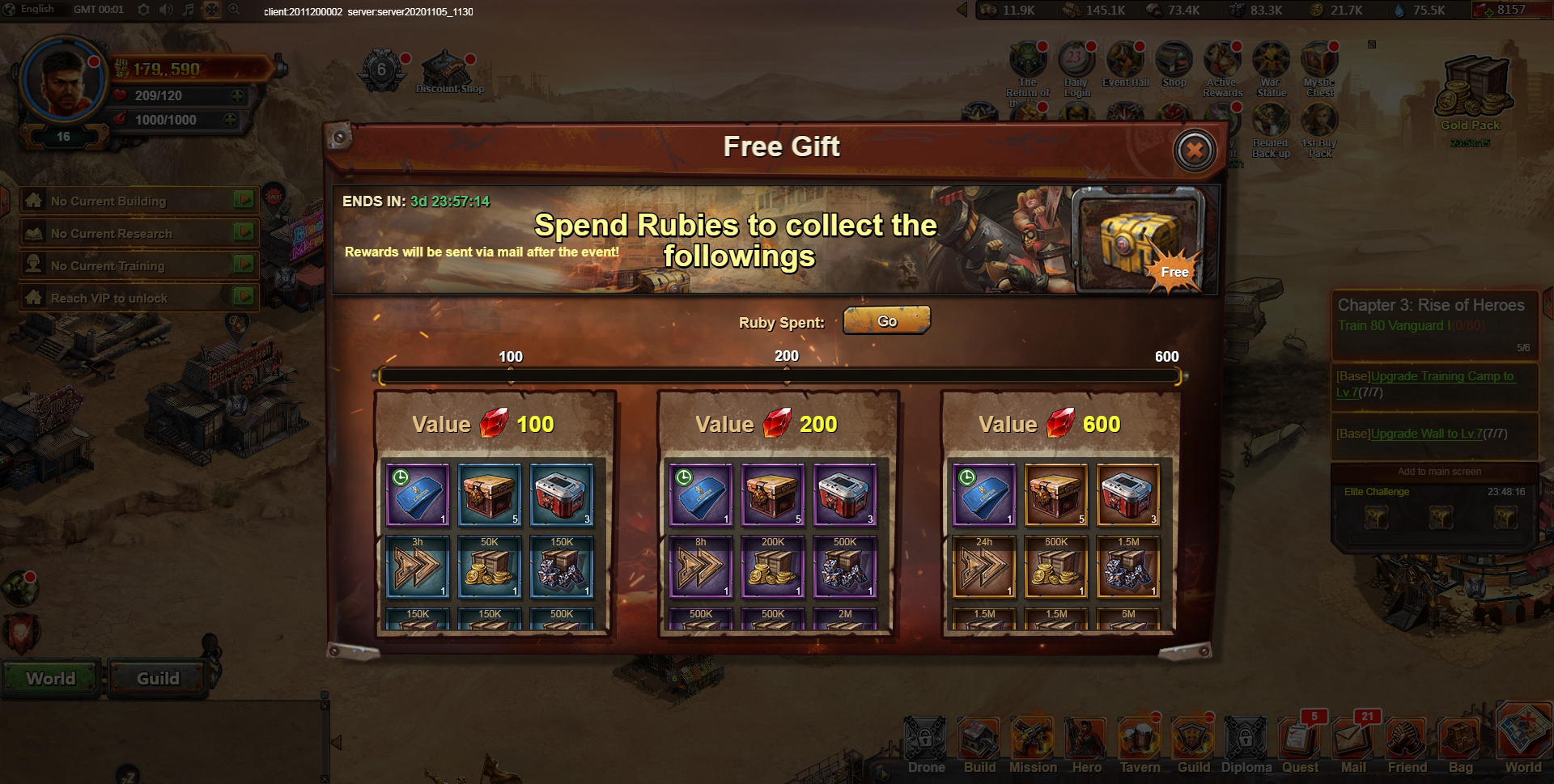
Task: Select the 3h speedup item in Value 100
Action: pos(417,566)
